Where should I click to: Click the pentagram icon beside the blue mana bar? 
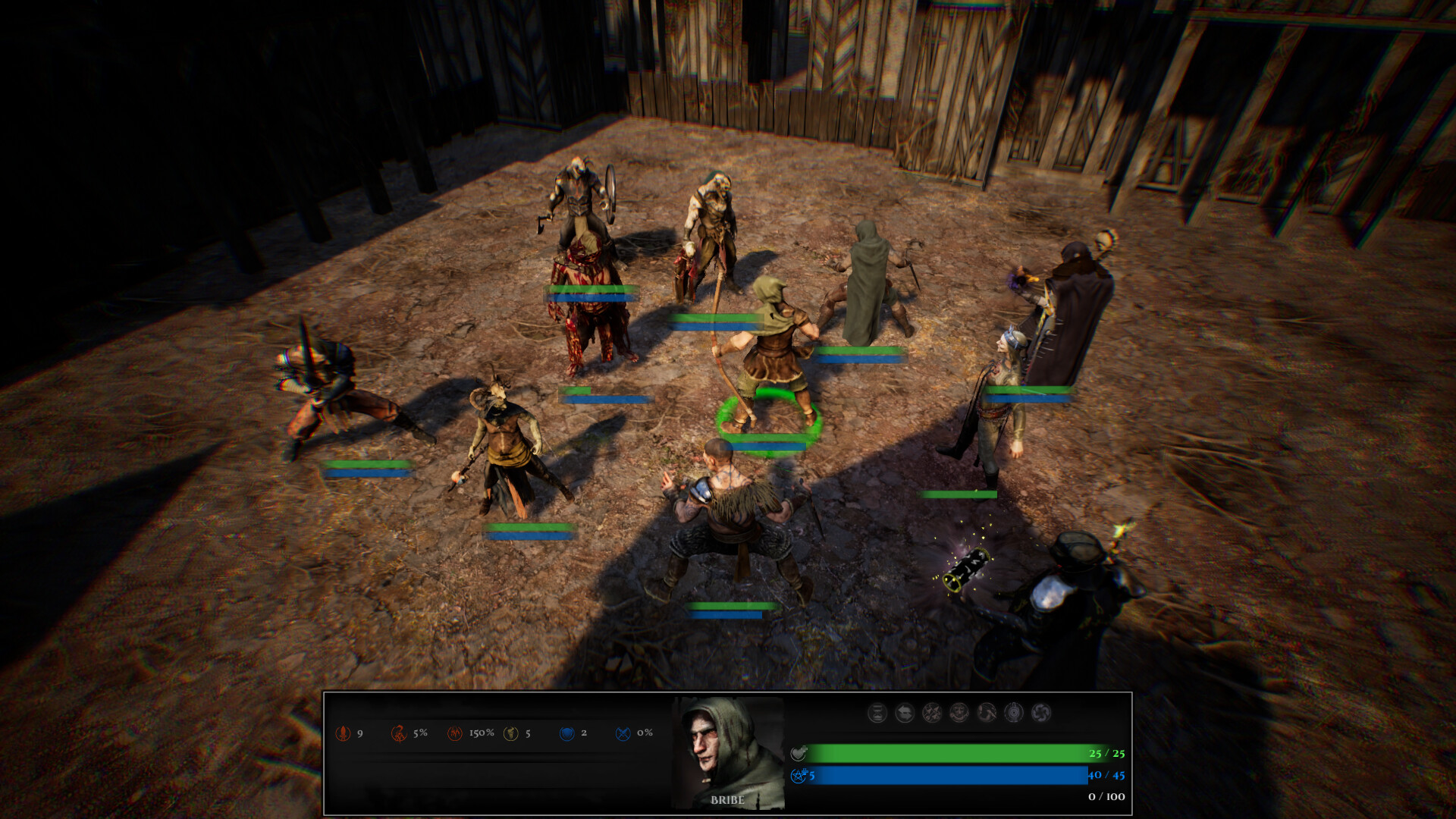[x=799, y=777]
